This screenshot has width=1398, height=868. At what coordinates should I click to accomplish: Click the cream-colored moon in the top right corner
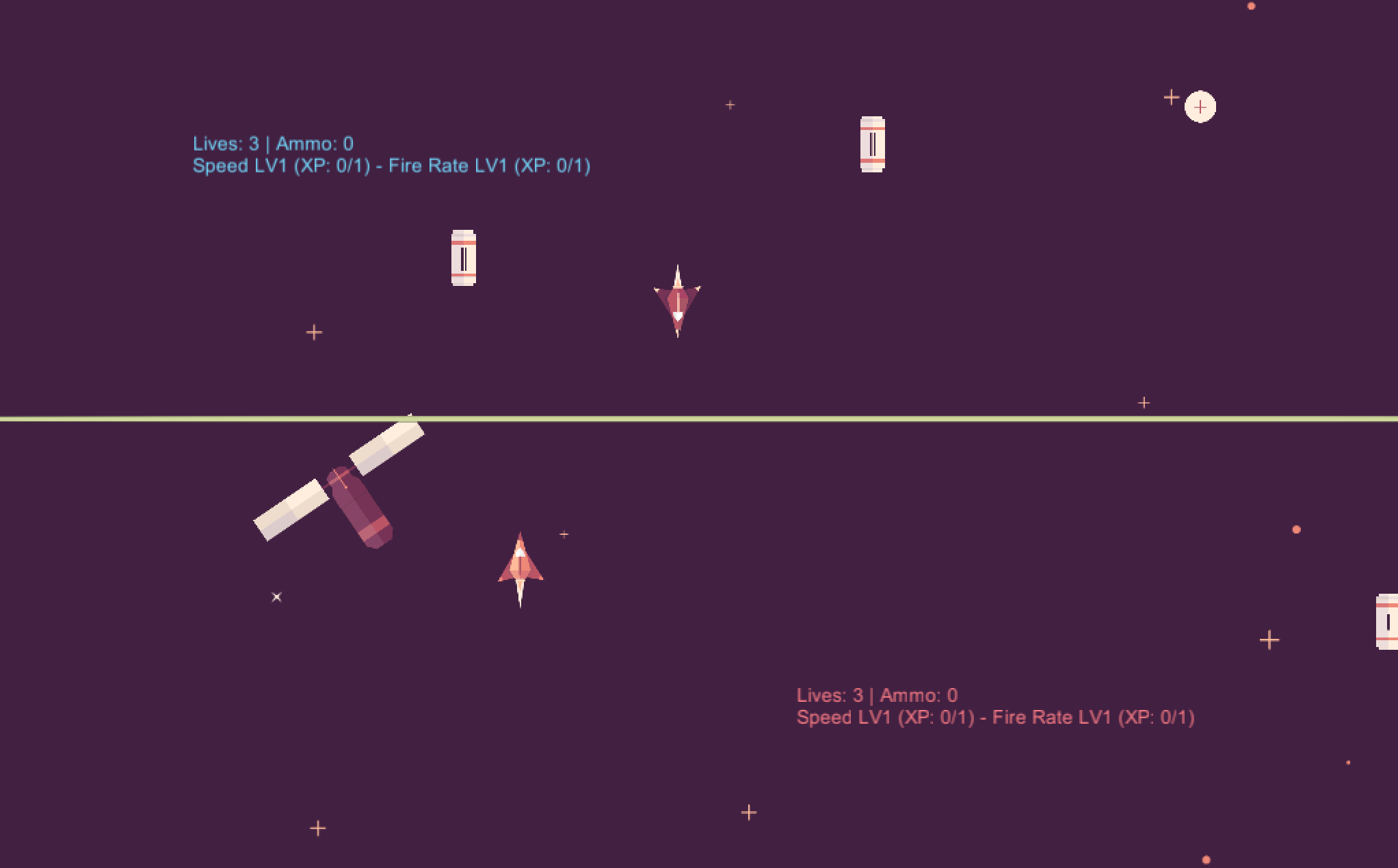pyautogui.click(x=1200, y=106)
